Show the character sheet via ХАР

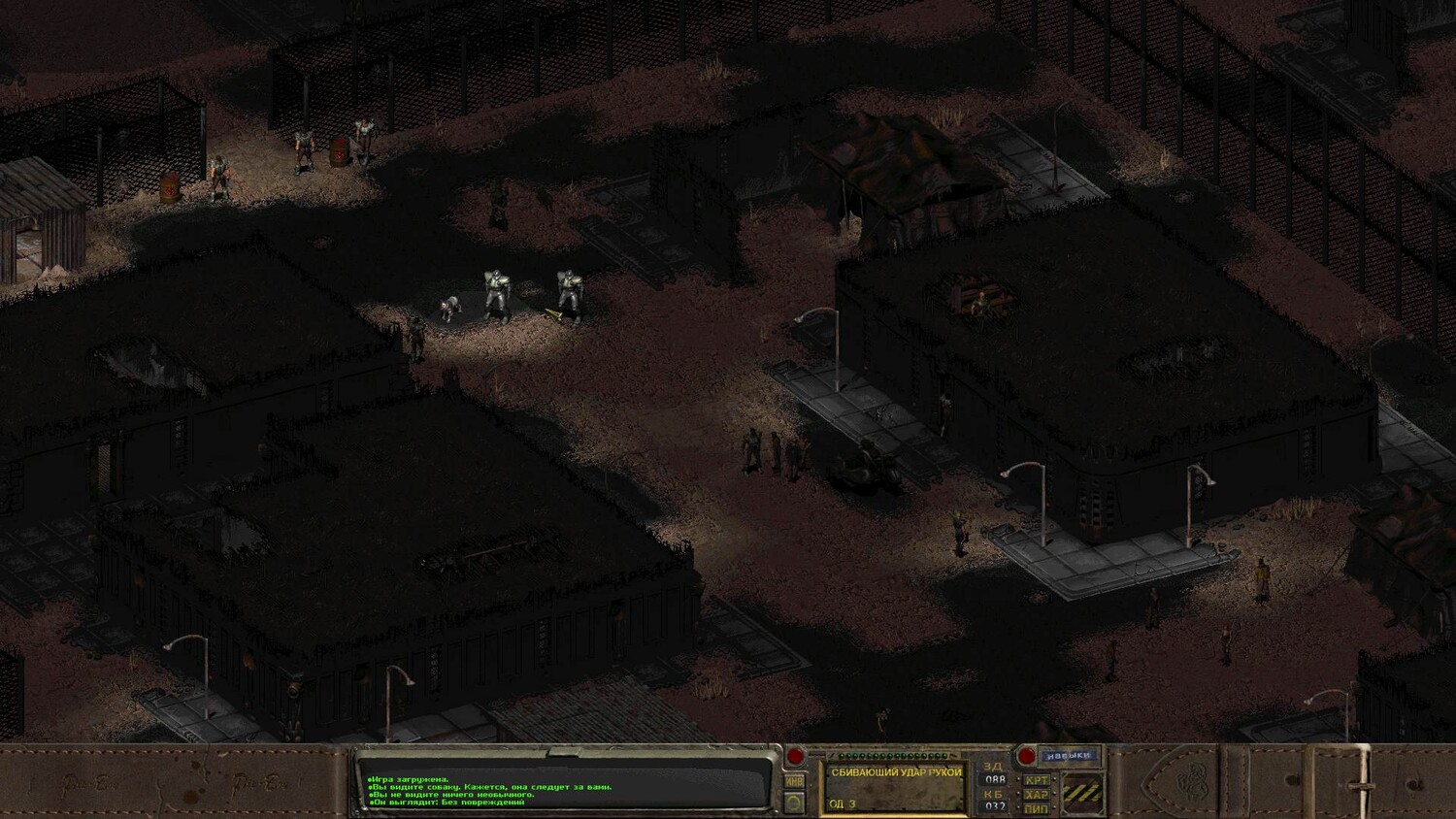click(x=1037, y=795)
